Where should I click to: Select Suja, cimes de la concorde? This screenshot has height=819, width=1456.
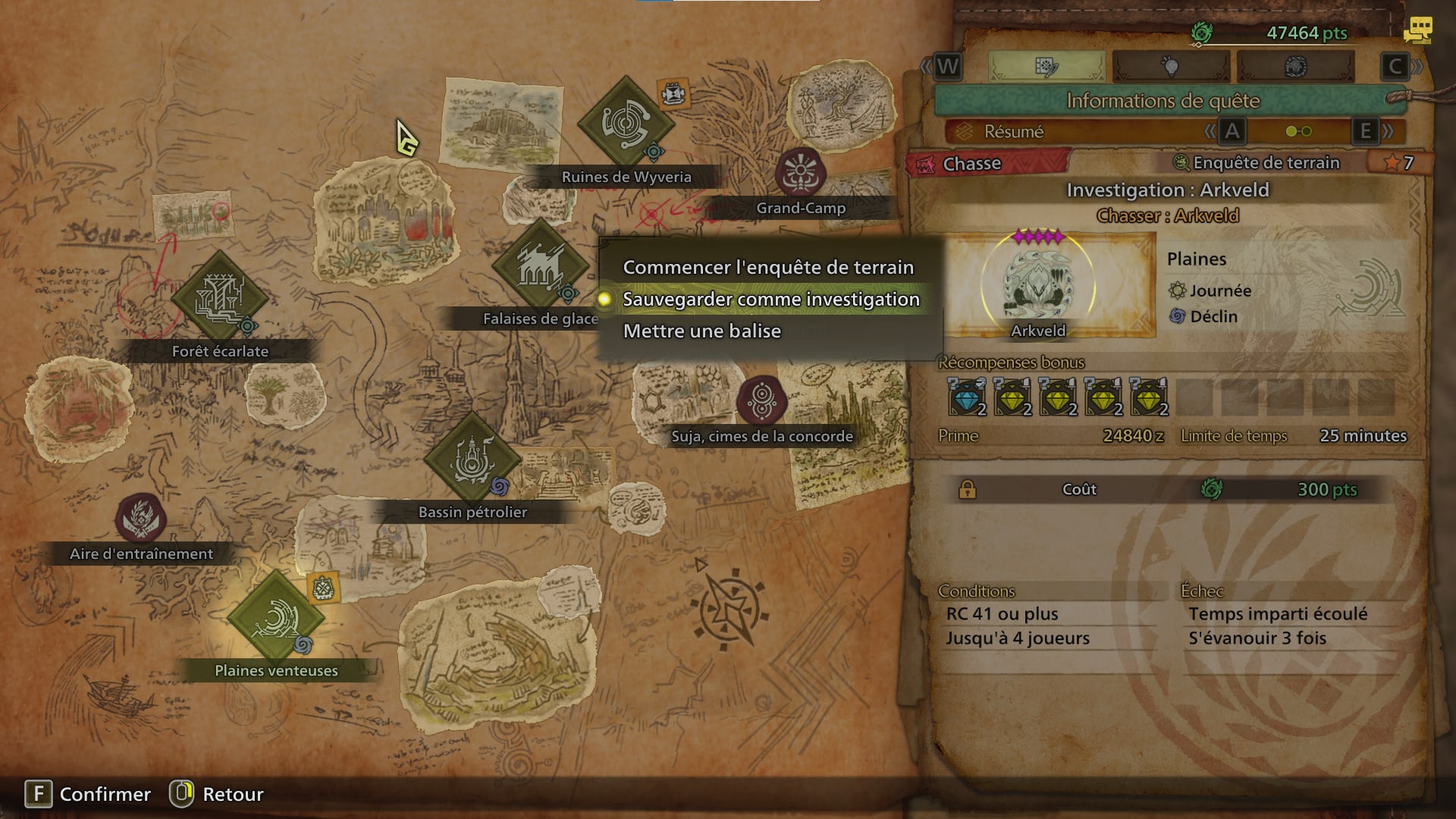tap(761, 400)
